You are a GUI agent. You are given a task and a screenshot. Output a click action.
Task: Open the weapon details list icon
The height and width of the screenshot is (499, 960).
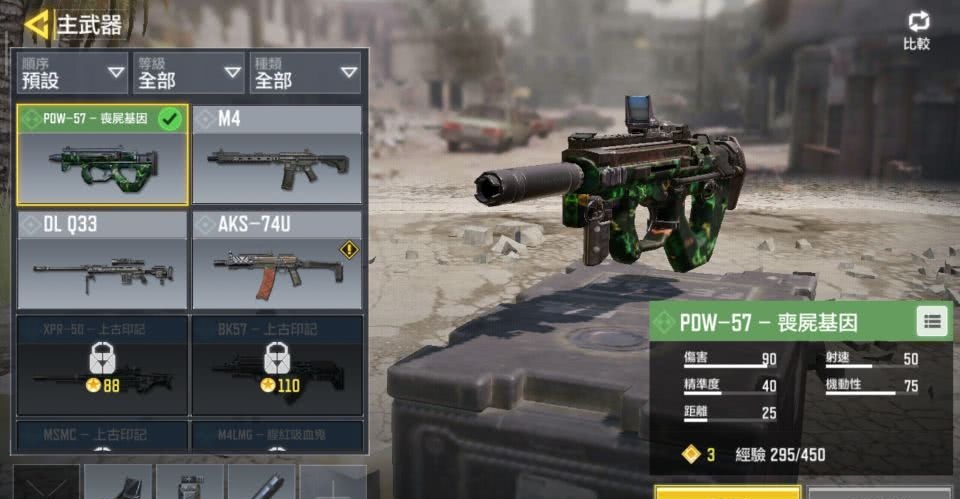tap(931, 322)
